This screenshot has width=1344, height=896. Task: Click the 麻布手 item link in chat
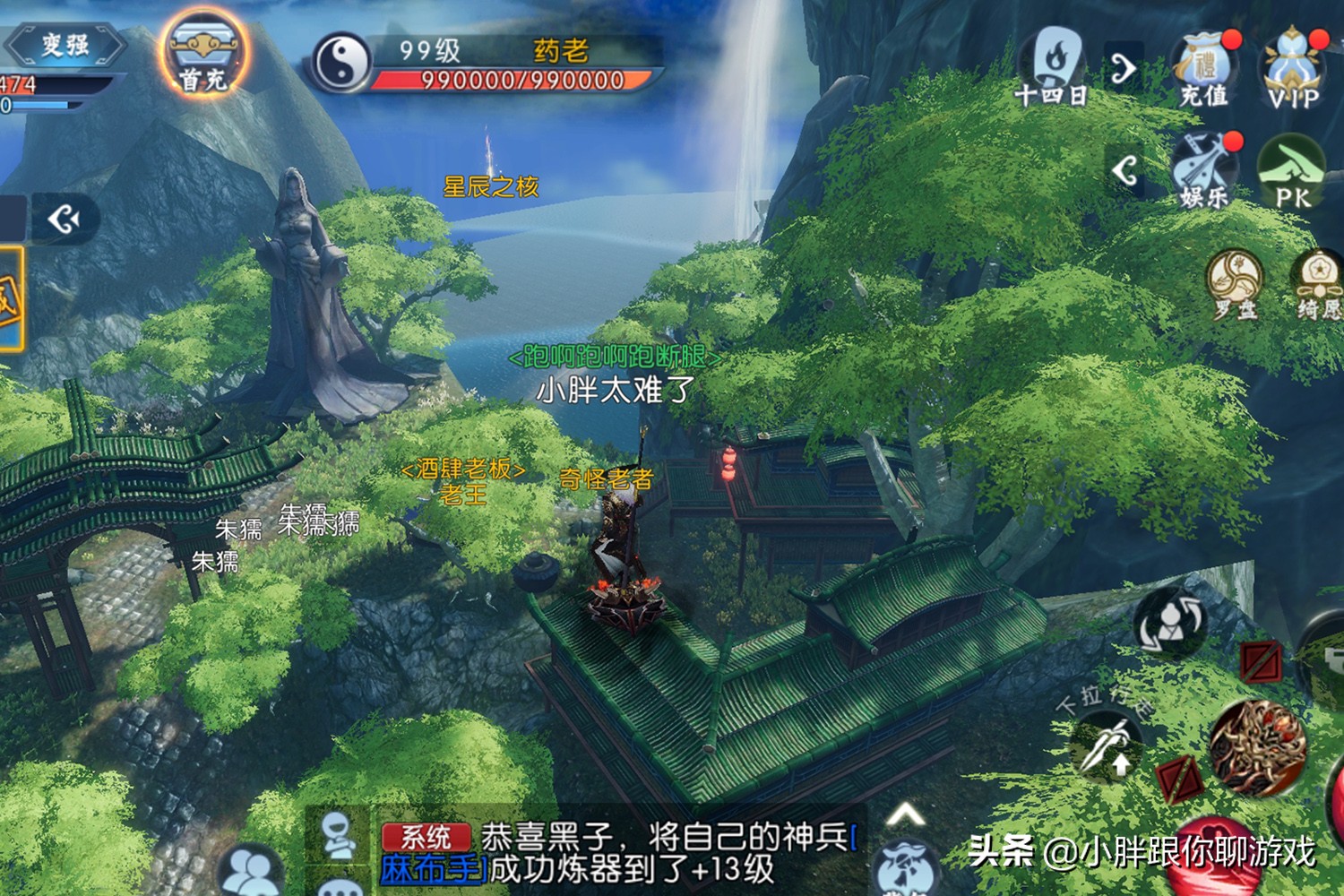434,869
